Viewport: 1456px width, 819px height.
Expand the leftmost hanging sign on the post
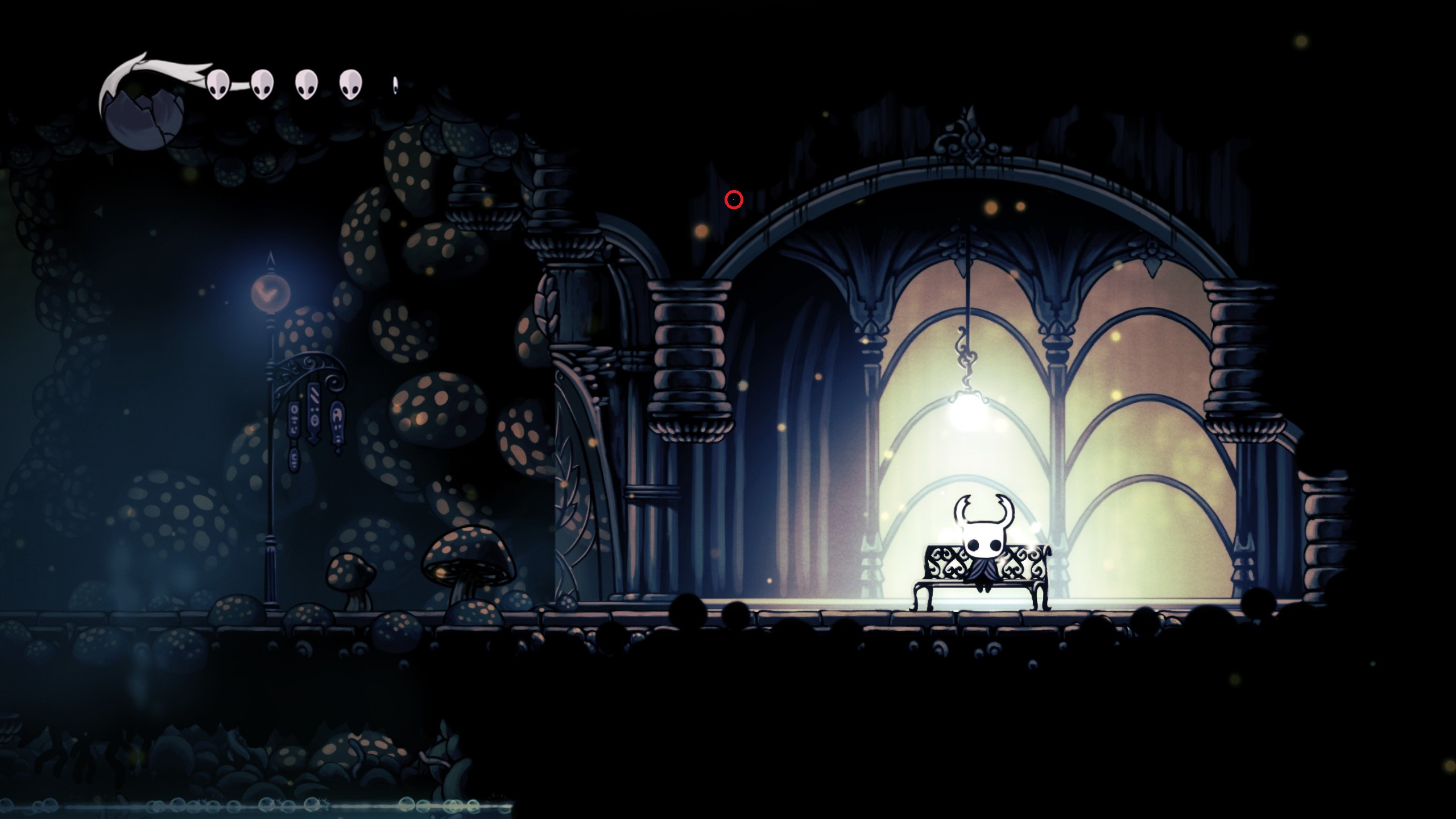295,419
